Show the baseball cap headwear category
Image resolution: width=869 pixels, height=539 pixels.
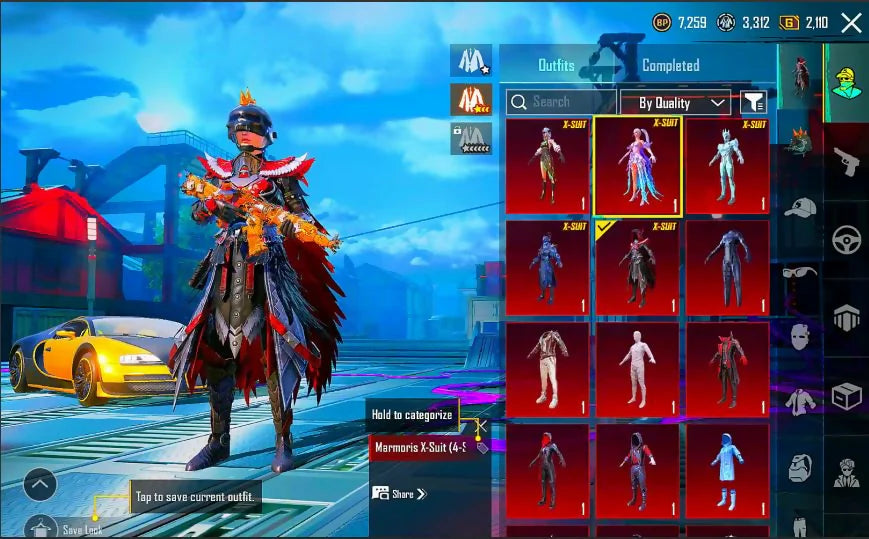point(800,208)
